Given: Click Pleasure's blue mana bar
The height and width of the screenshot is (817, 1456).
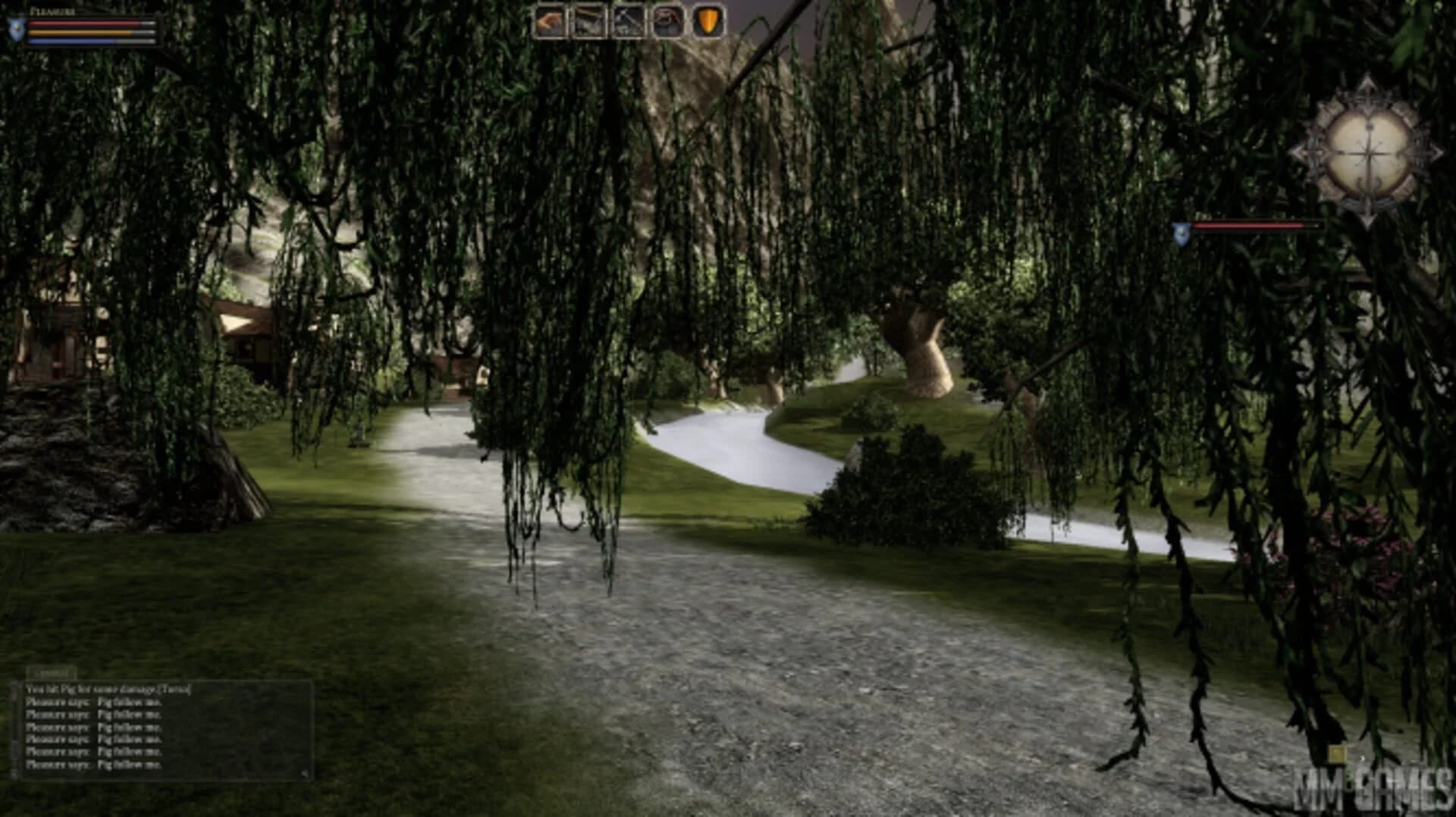Looking at the screenshot, I should tap(72, 41).
